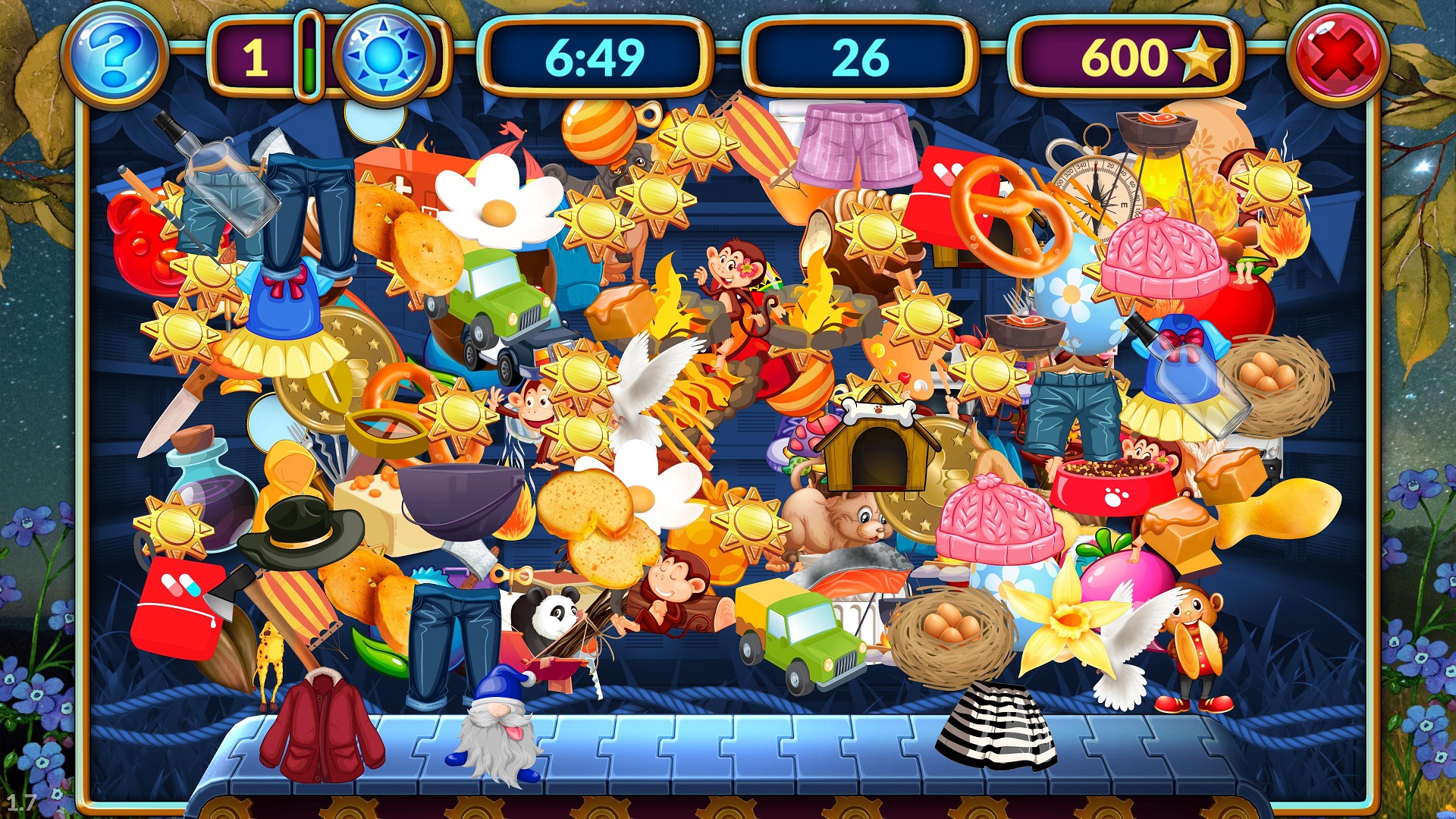Select the dark iron cauldron
The width and height of the screenshot is (1456, 819).
point(460,497)
